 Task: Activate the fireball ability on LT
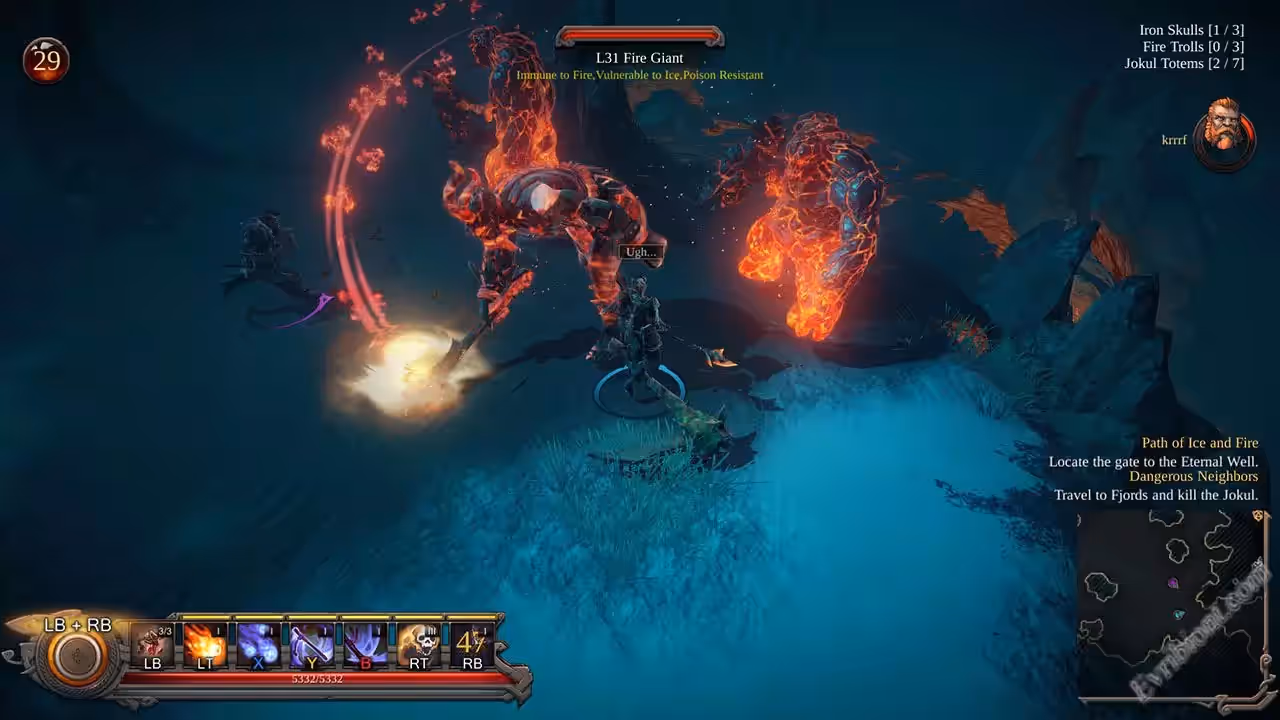click(205, 645)
